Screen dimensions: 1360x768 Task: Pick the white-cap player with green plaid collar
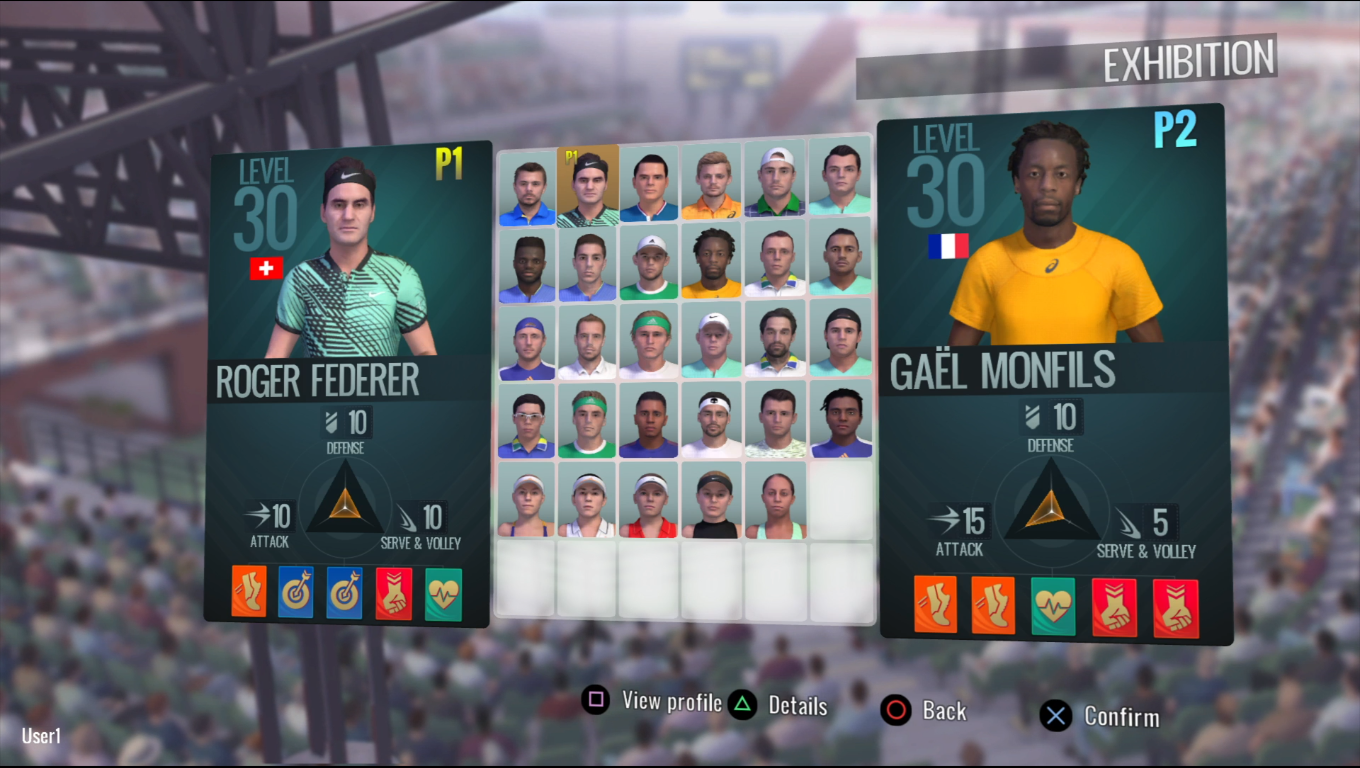(775, 186)
